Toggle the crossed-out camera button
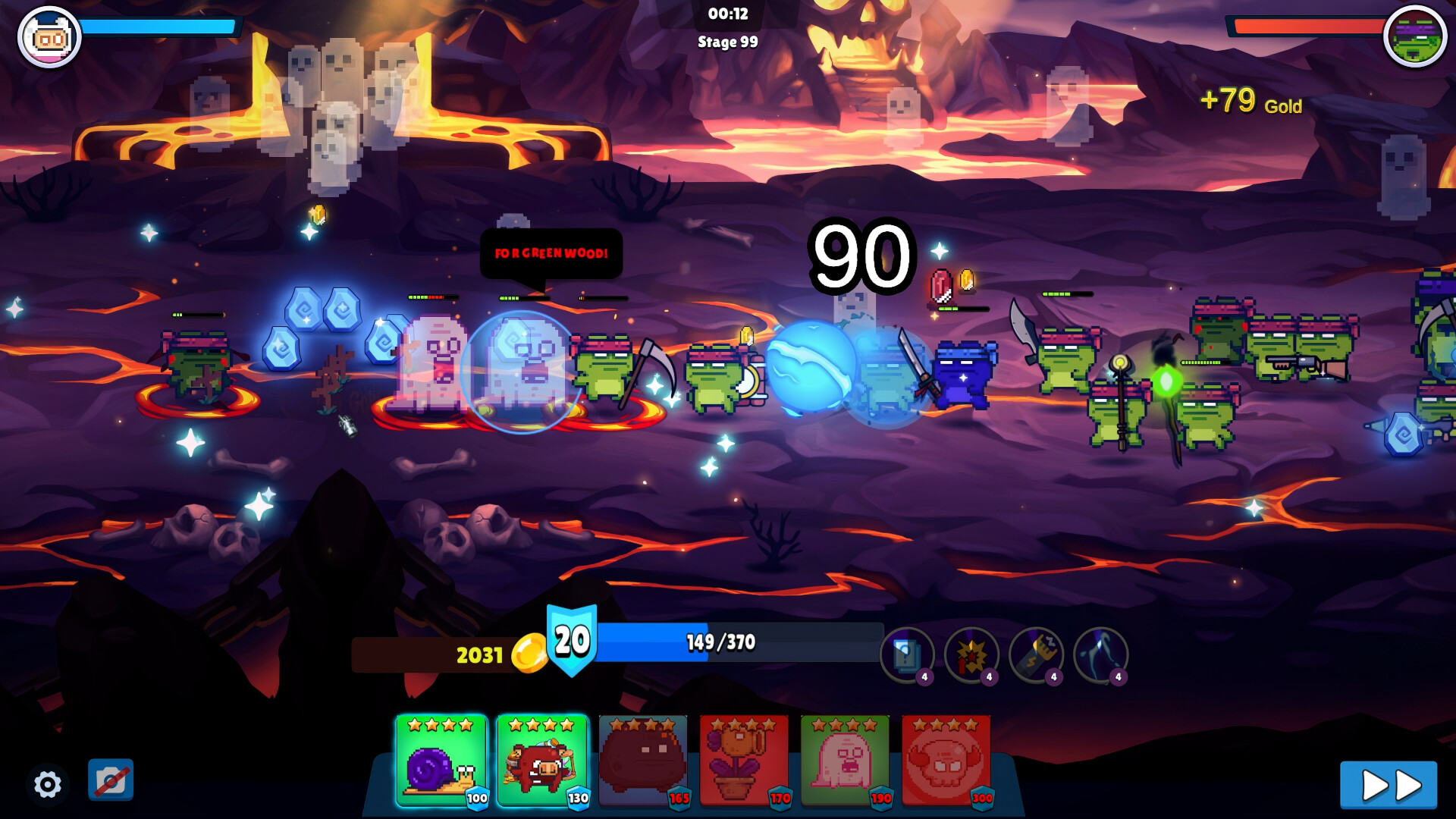The image size is (1456, 819). 111,780
